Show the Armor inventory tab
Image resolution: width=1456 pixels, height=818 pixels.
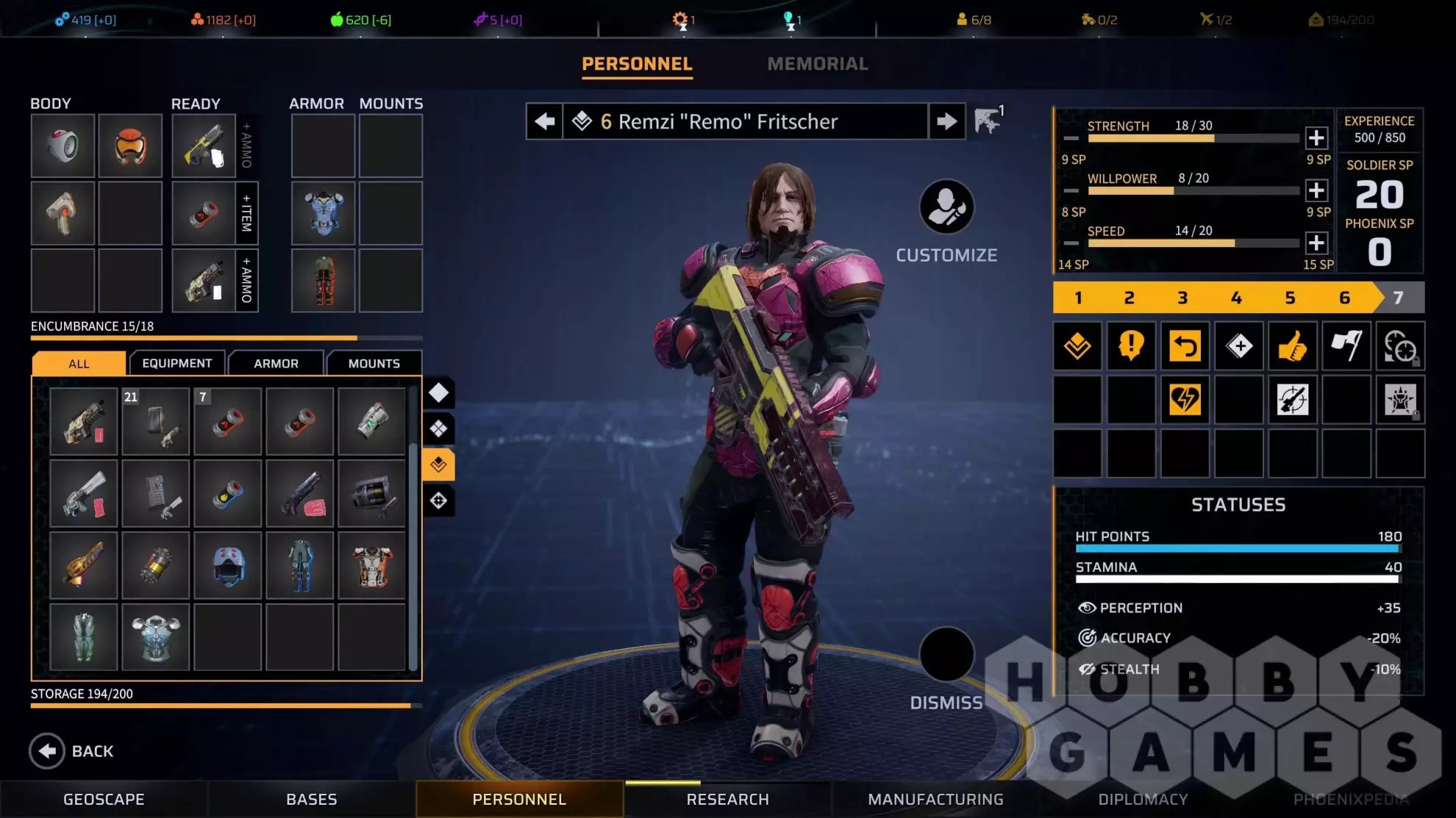pyautogui.click(x=276, y=363)
